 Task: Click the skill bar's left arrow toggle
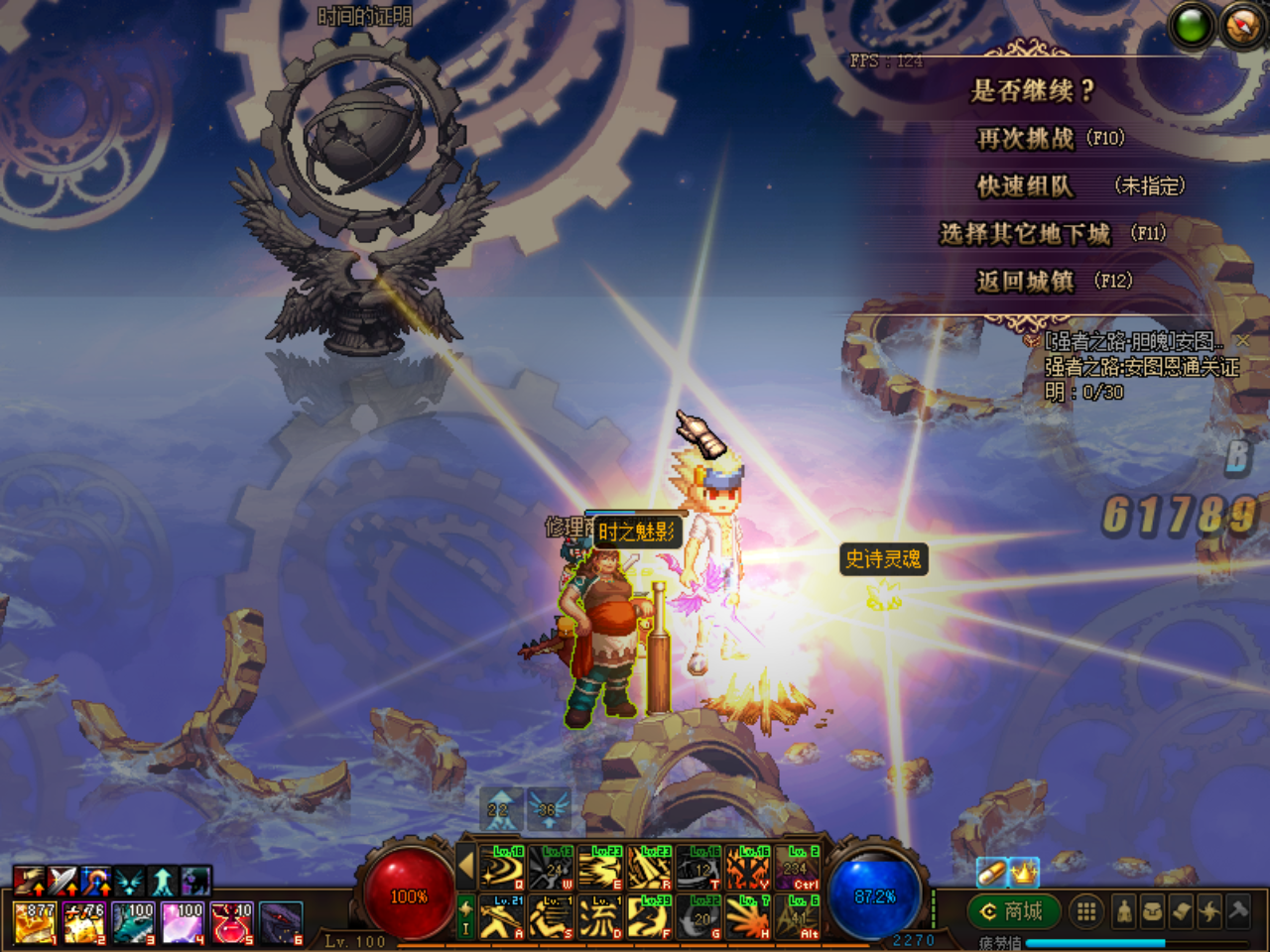tap(465, 868)
